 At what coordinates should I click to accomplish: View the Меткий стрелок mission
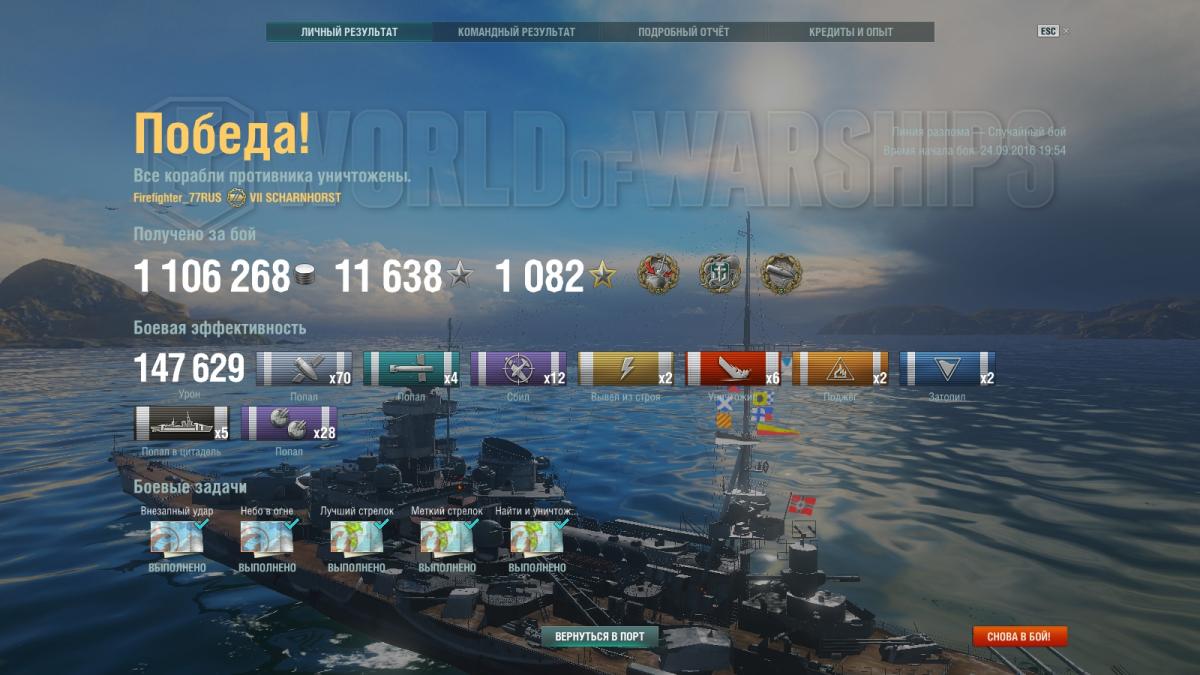click(447, 538)
